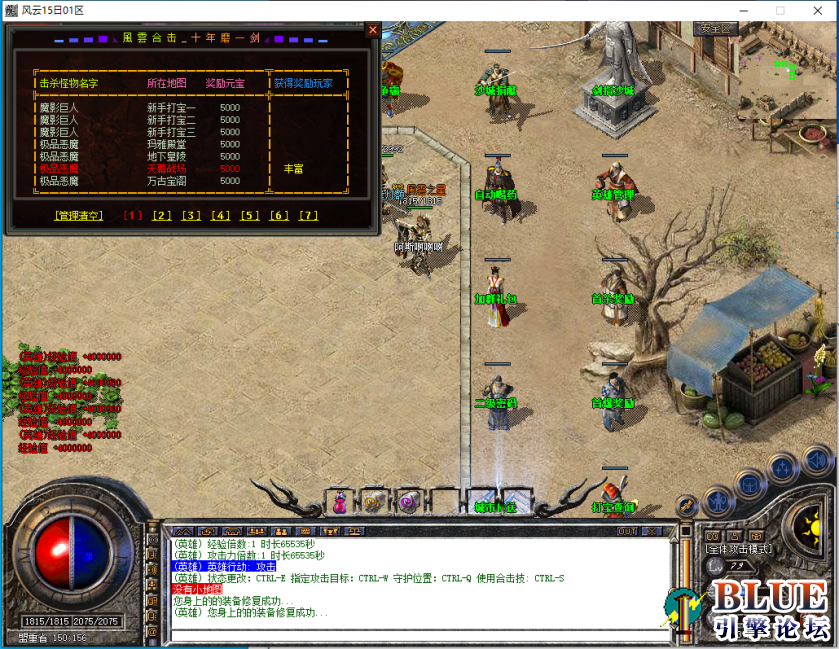This screenshot has width=839, height=649.
Task: Open reward list page 3
Action: 191,215
